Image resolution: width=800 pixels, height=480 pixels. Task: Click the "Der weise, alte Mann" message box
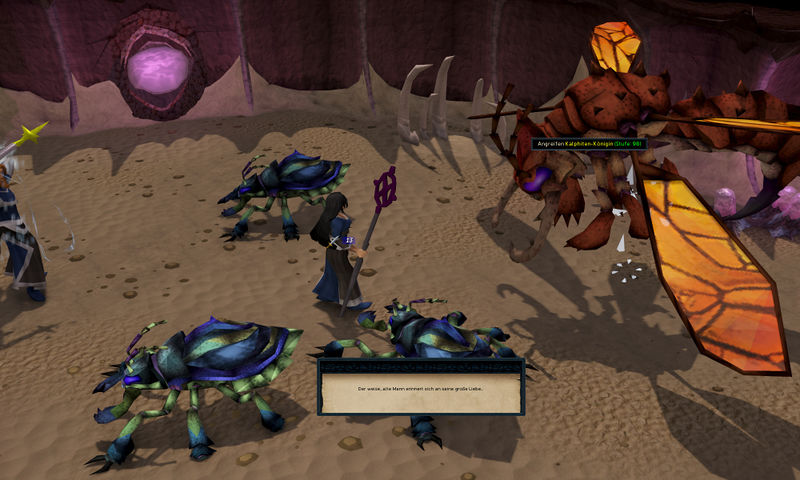pos(421,386)
